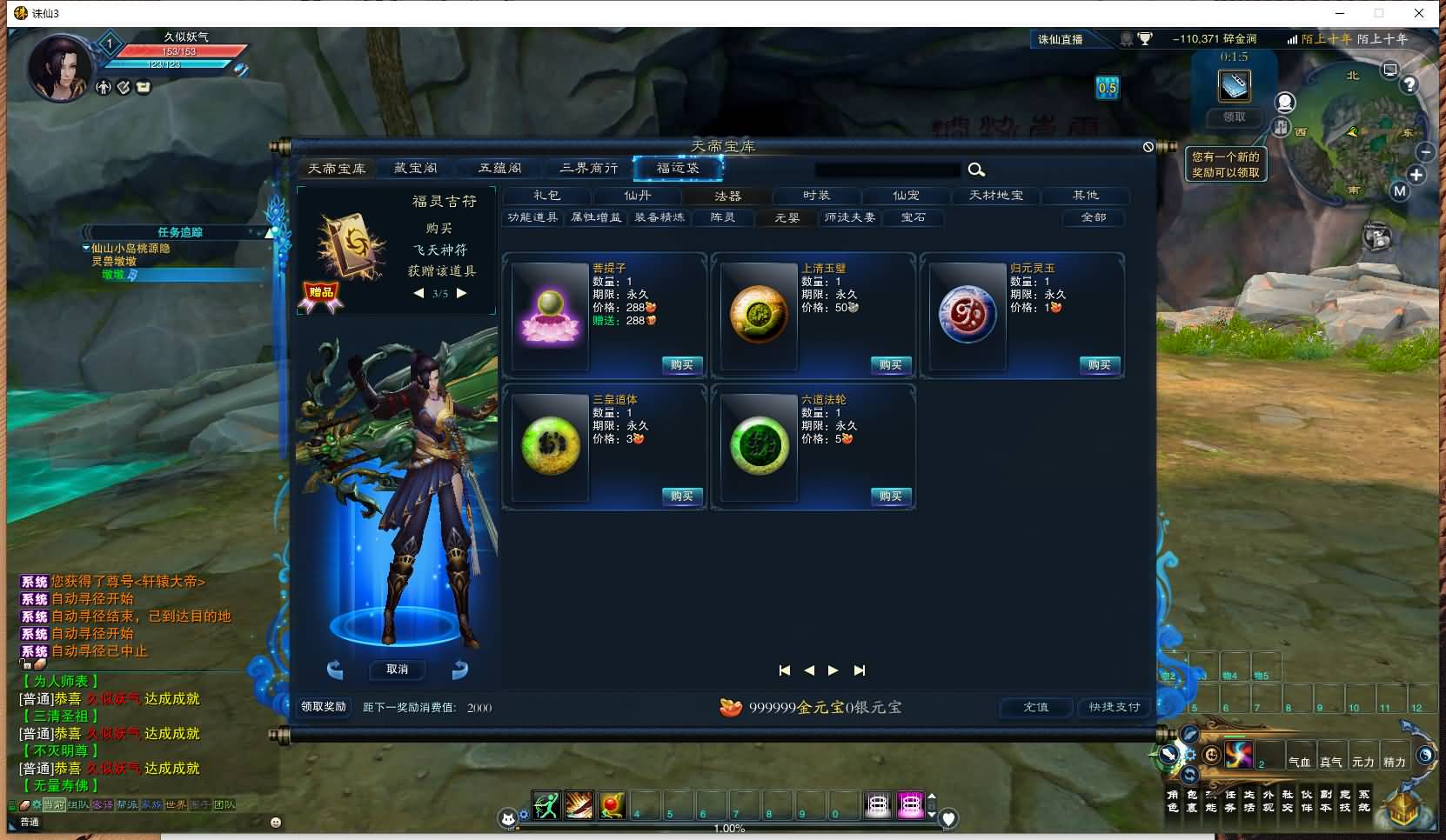Open the 天材地宝 category
This screenshot has width=1446, height=840.
click(996, 196)
